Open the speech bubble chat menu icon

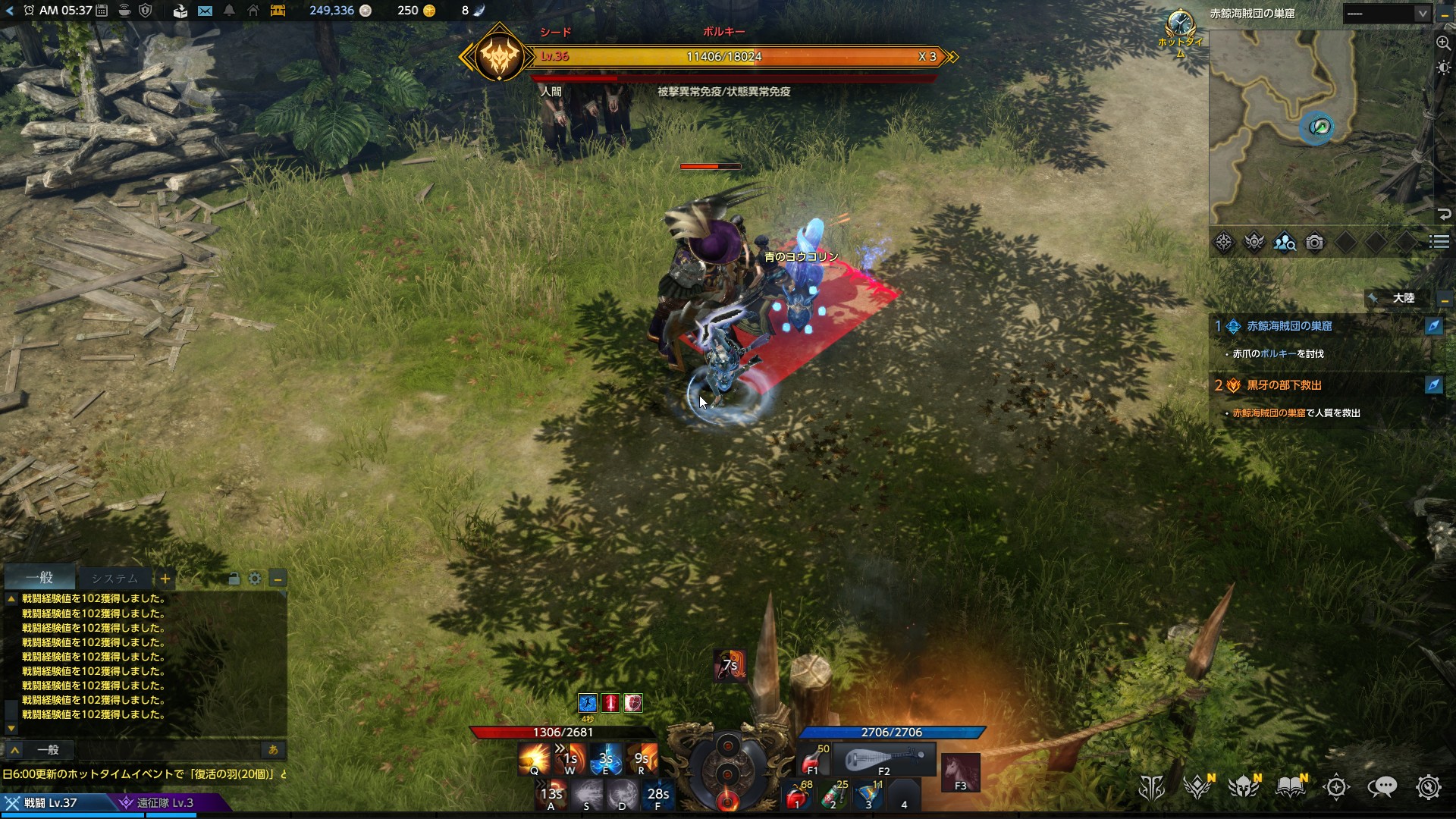coord(1382,788)
